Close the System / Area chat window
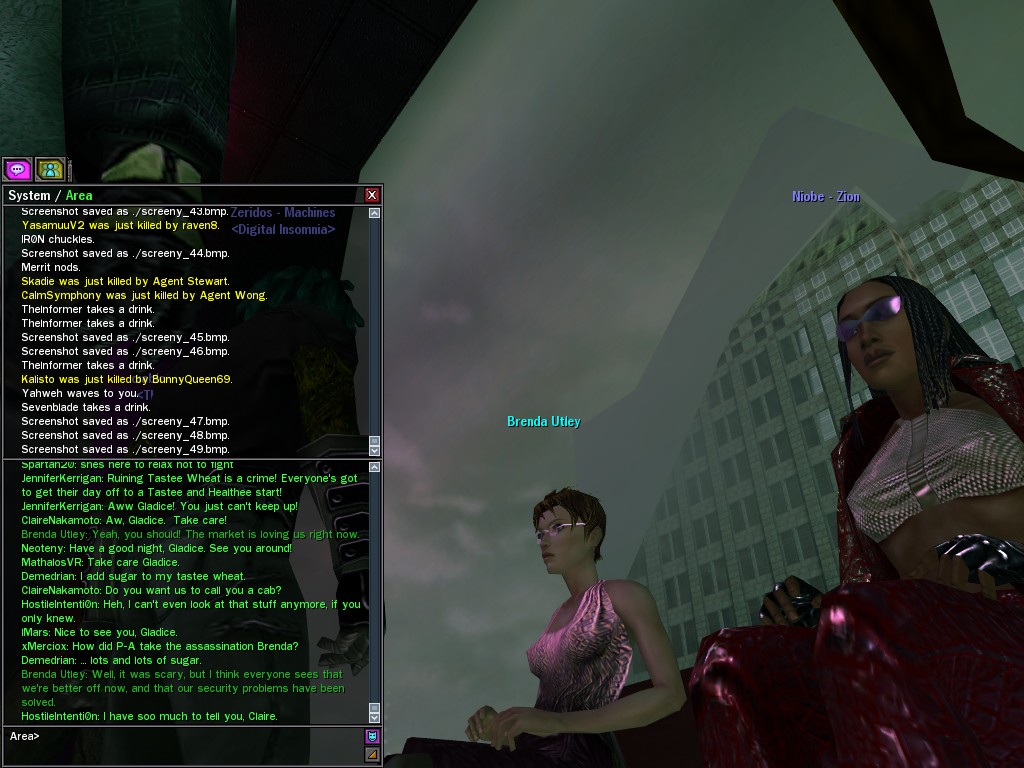The height and width of the screenshot is (768, 1024). pyautogui.click(x=372, y=195)
